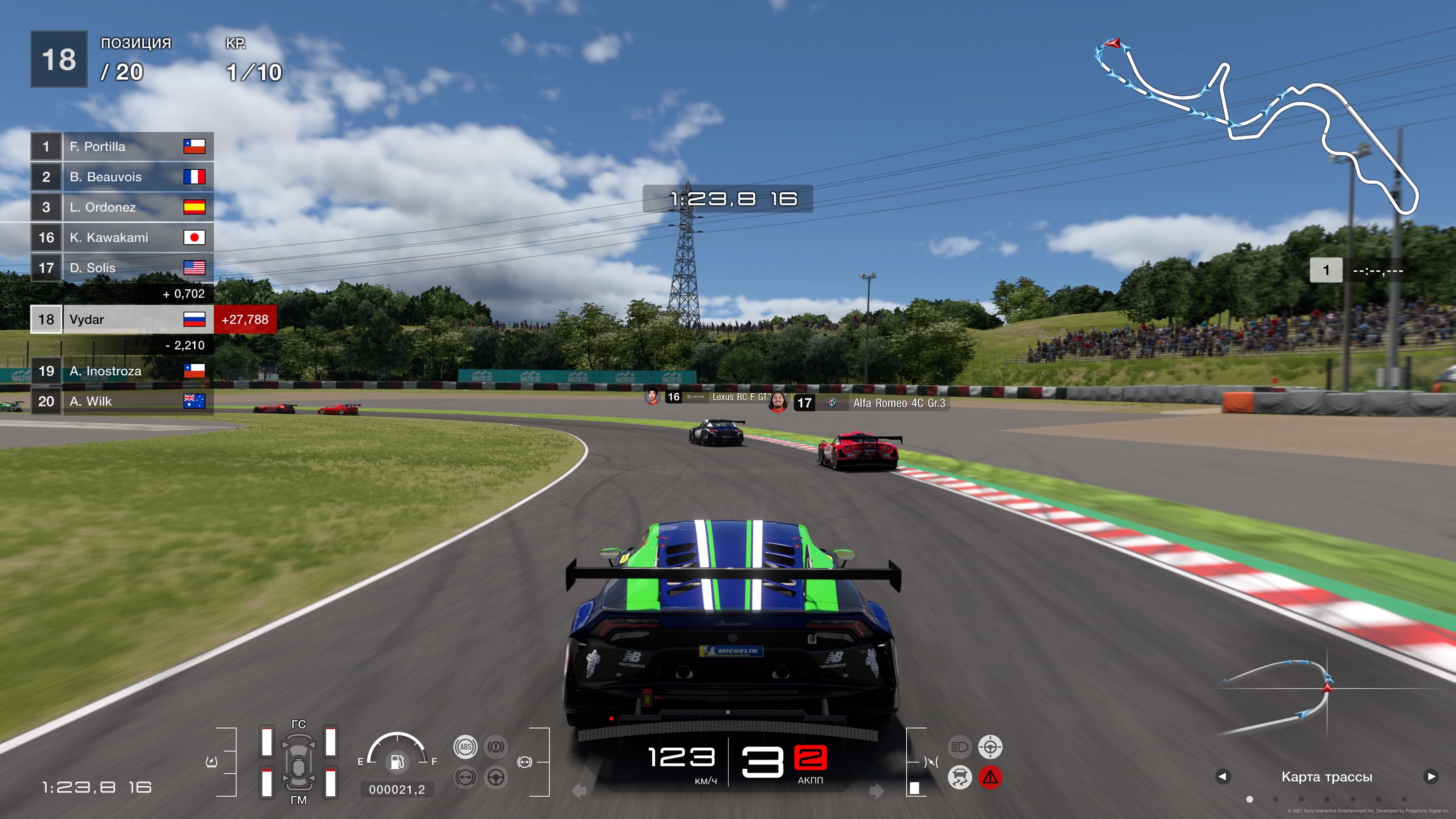The width and height of the screenshot is (1456, 819).
Task: Choose B. Beauvois leaderboard row
Action: pos(121,177)
